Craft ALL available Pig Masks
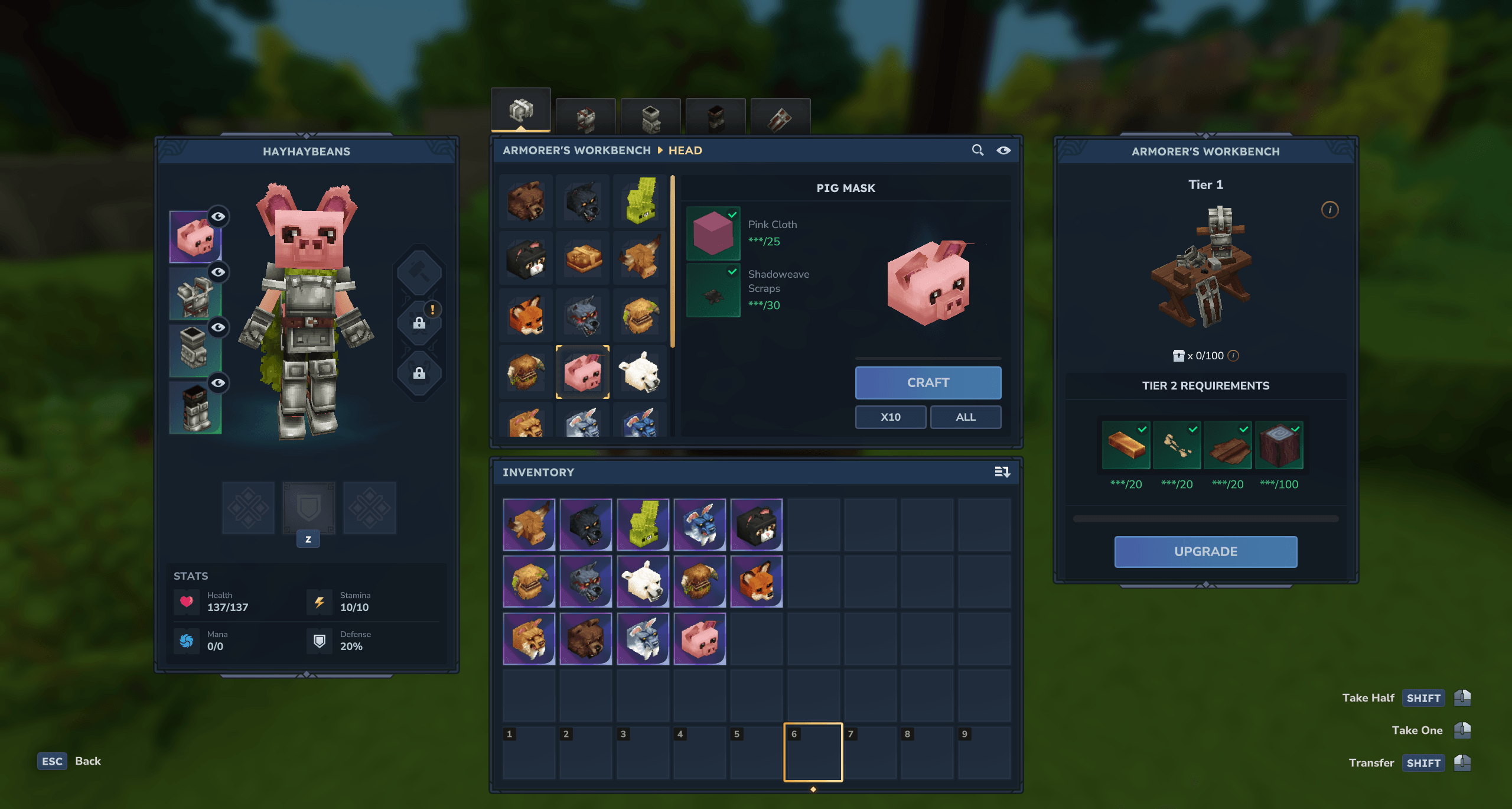 pos(965,417)
